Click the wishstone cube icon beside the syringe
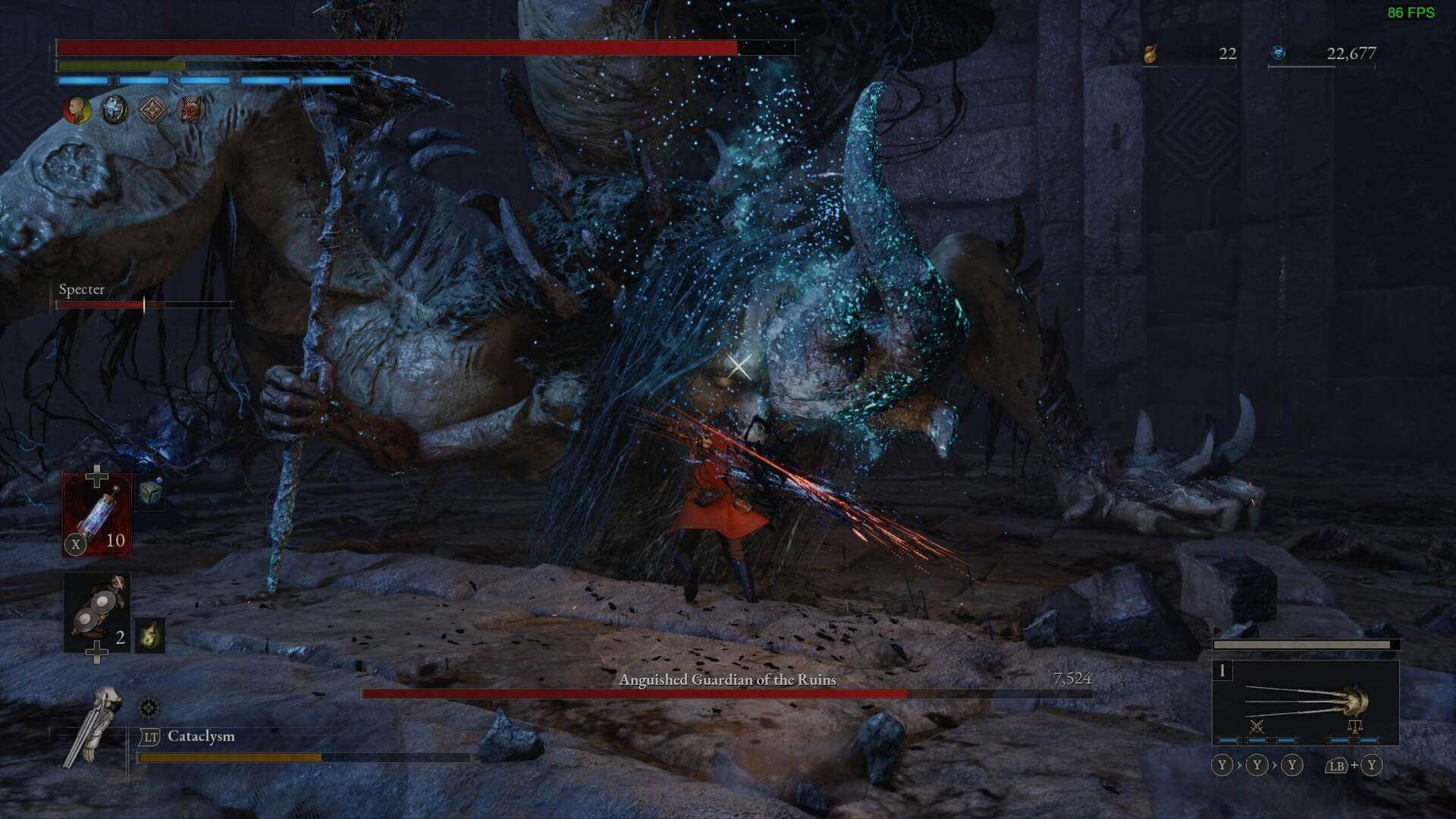1456x819 pixels. (149, 493)
